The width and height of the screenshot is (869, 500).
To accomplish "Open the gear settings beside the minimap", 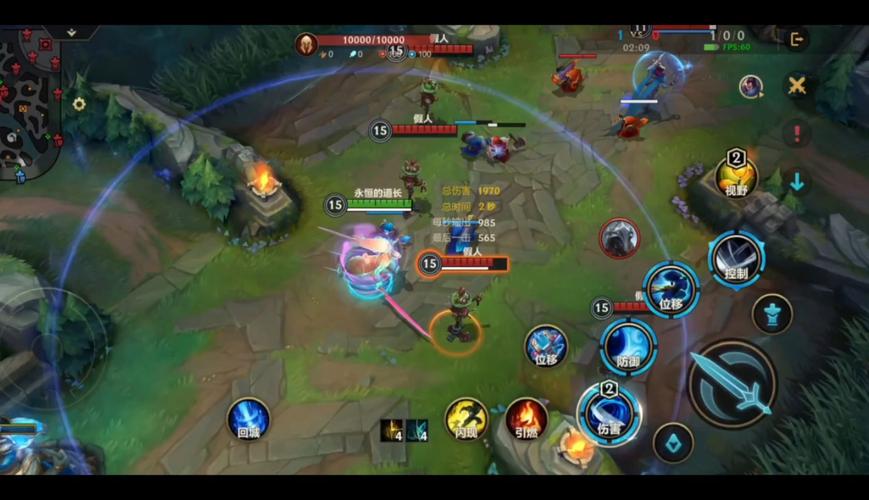I will (79, 104).
